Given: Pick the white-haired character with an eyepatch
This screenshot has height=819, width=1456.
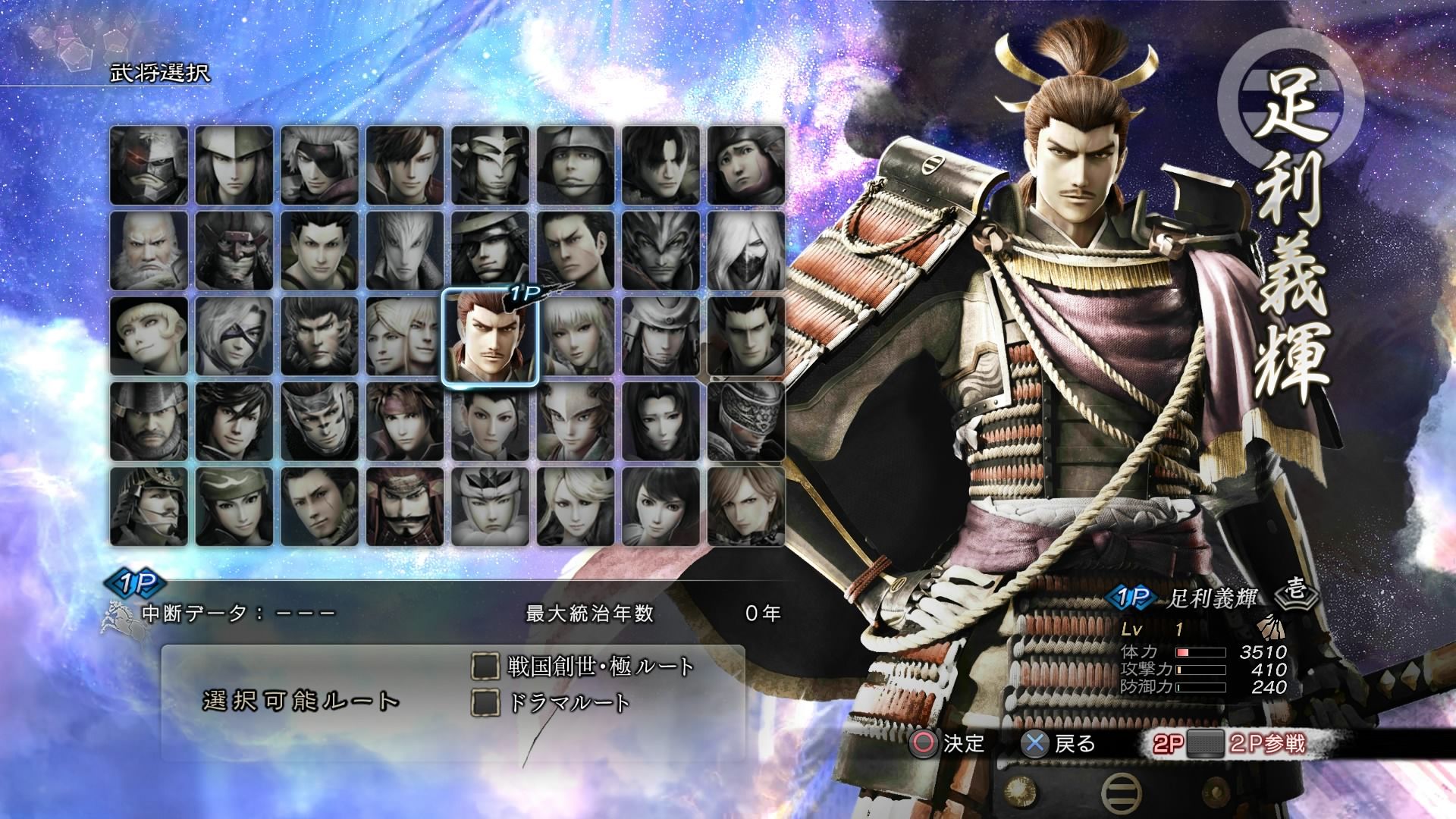Looking at the screenshot, I should point(319,166).
